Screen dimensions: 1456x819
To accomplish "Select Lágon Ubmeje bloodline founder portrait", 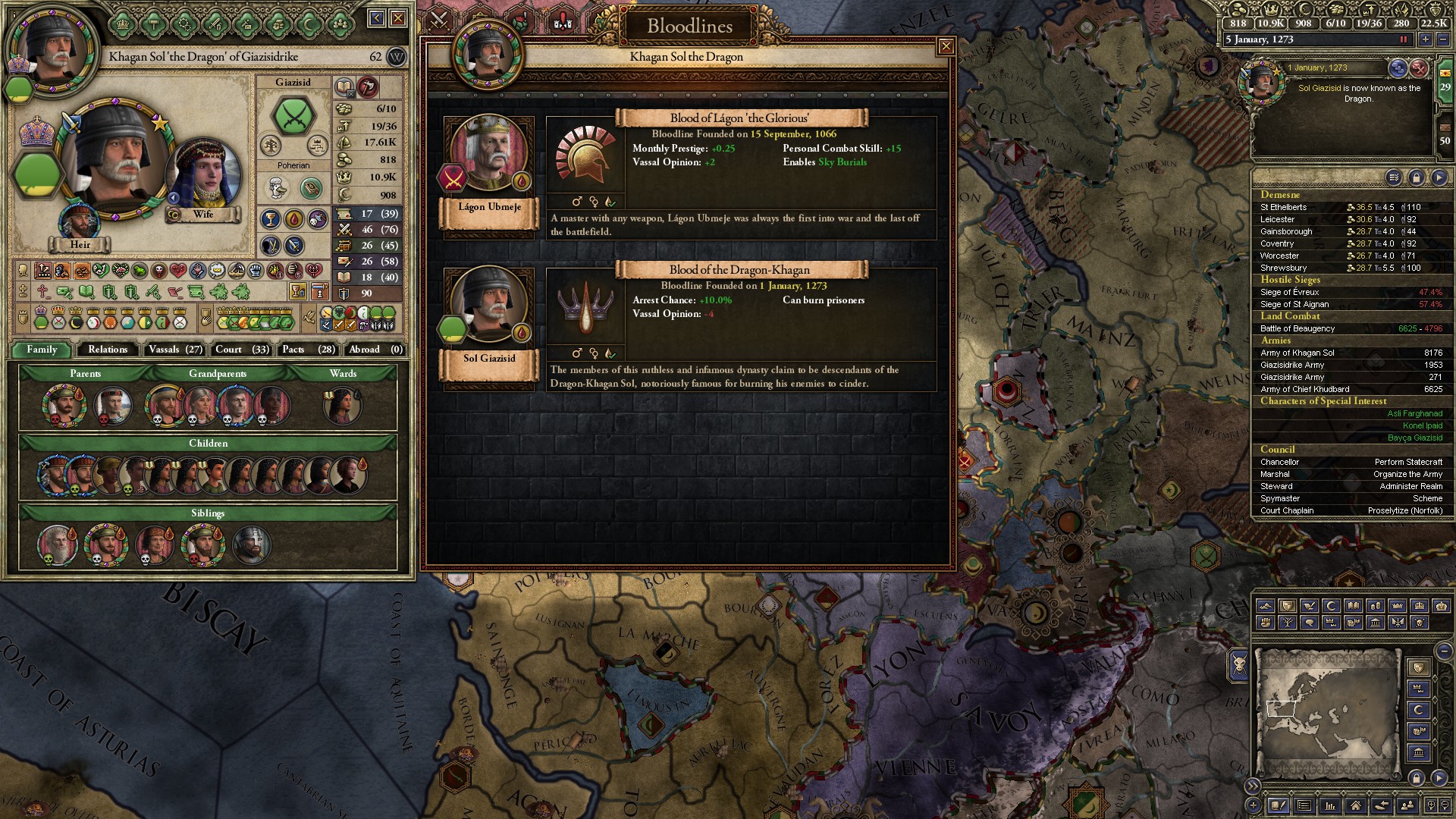I will point(489,154).
